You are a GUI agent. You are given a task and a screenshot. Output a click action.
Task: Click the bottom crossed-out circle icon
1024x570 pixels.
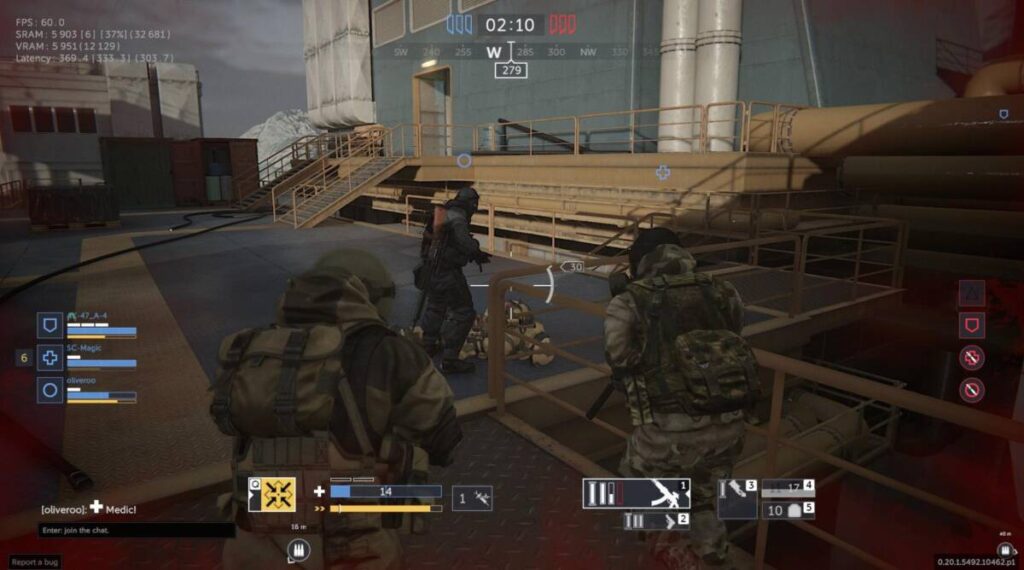[x=971, y=390]
